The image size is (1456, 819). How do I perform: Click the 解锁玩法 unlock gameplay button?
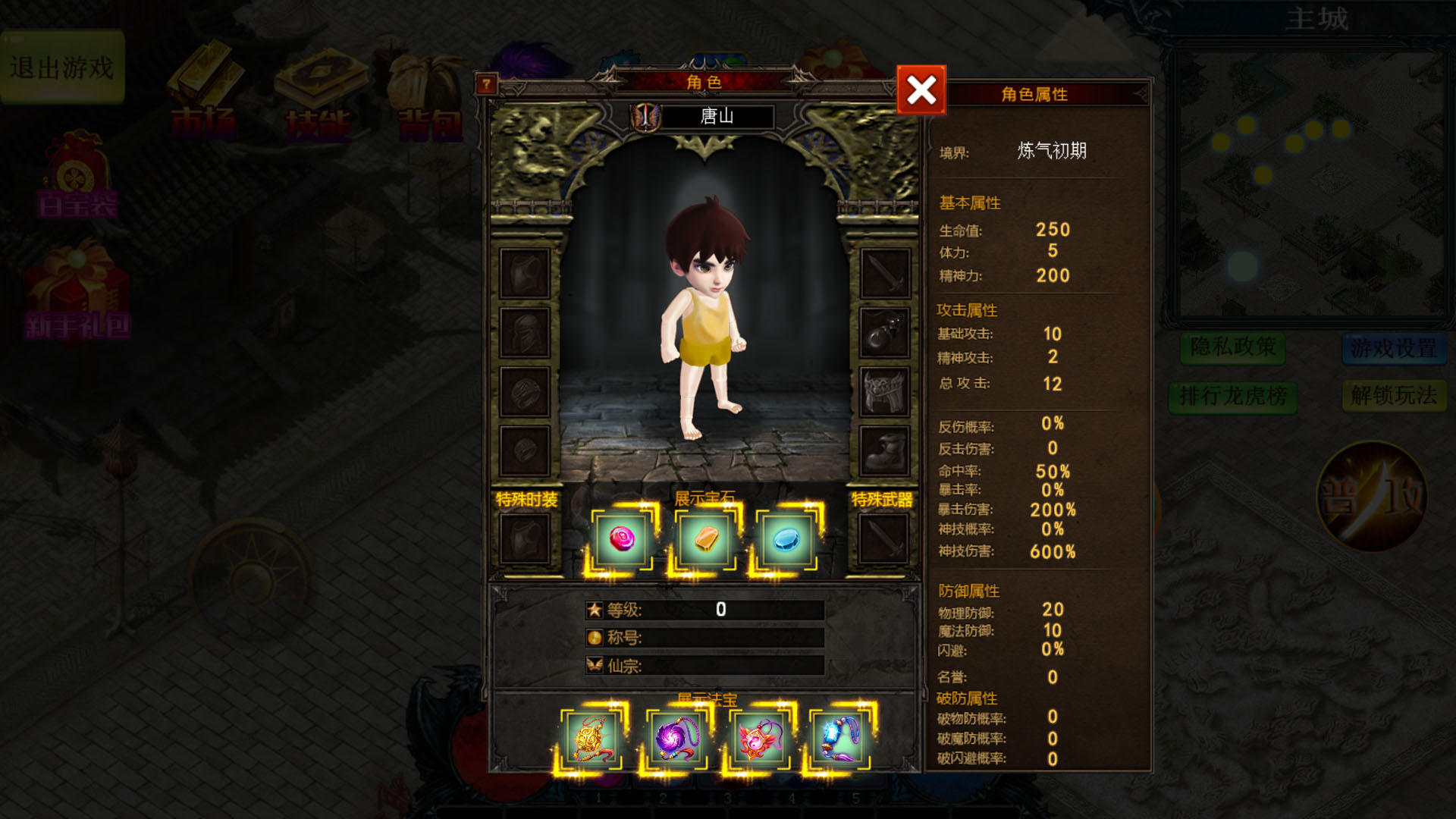tap(1393, 395)
